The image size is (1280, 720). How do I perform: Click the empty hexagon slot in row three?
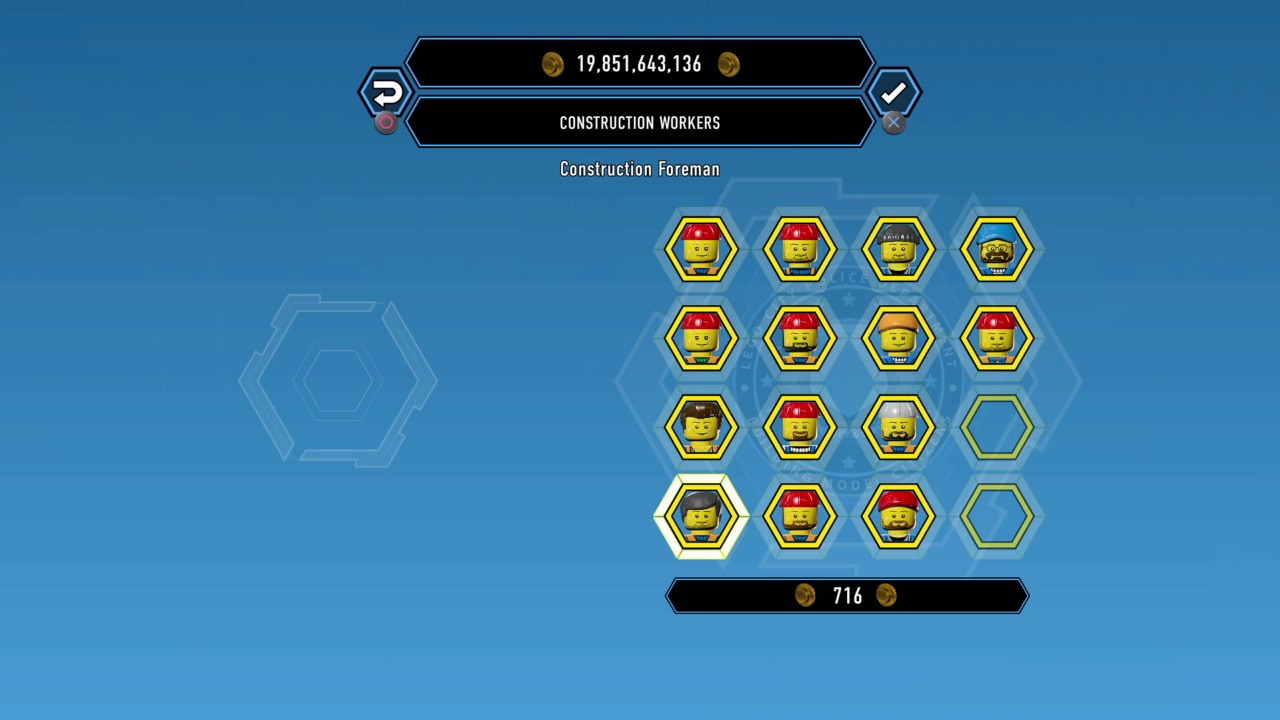(995, 427)
